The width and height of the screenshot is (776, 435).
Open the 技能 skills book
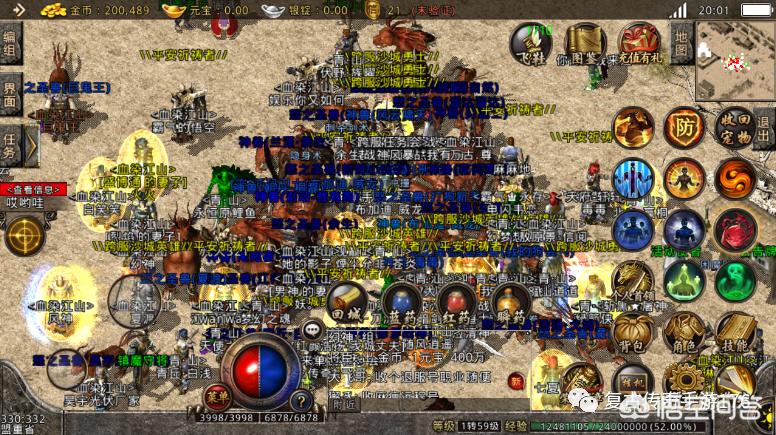pyautogui.click(x=735, y=335)
